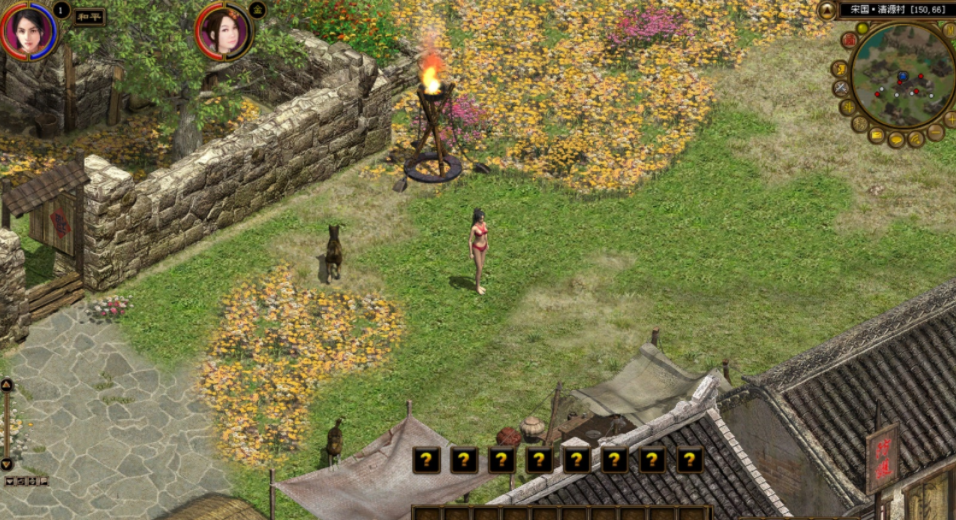Select the target woman's portrait
Viewport: 956px width, 520px height.
coord(222,29)
